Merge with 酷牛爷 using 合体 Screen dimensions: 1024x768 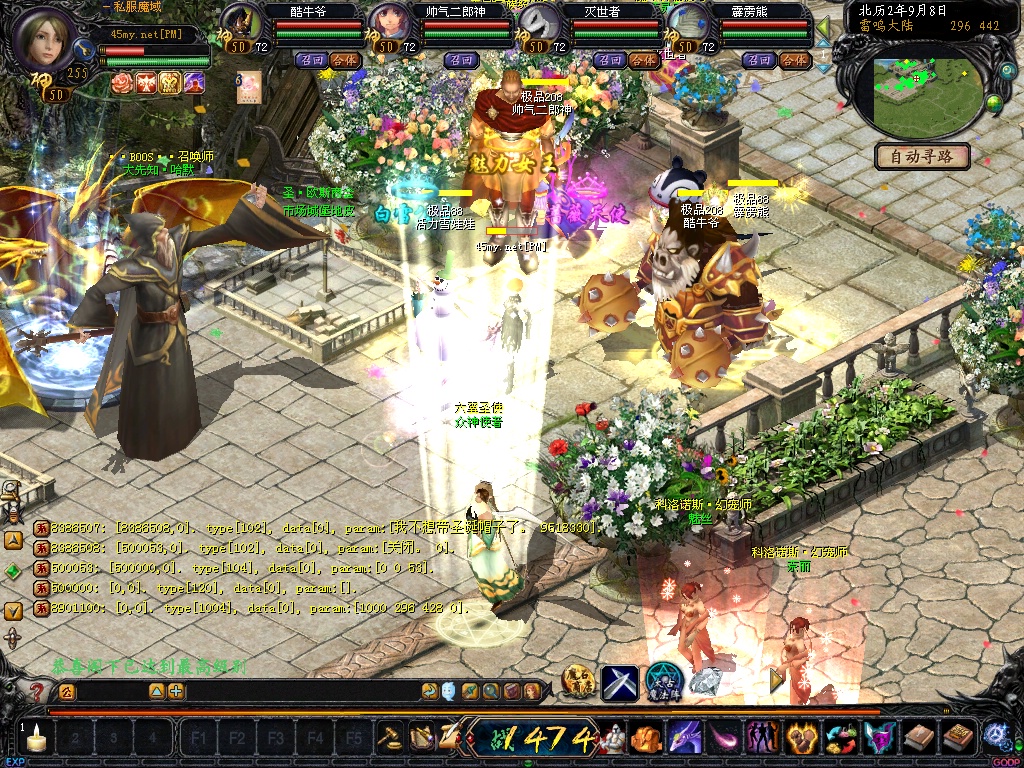tap(344, 60)
